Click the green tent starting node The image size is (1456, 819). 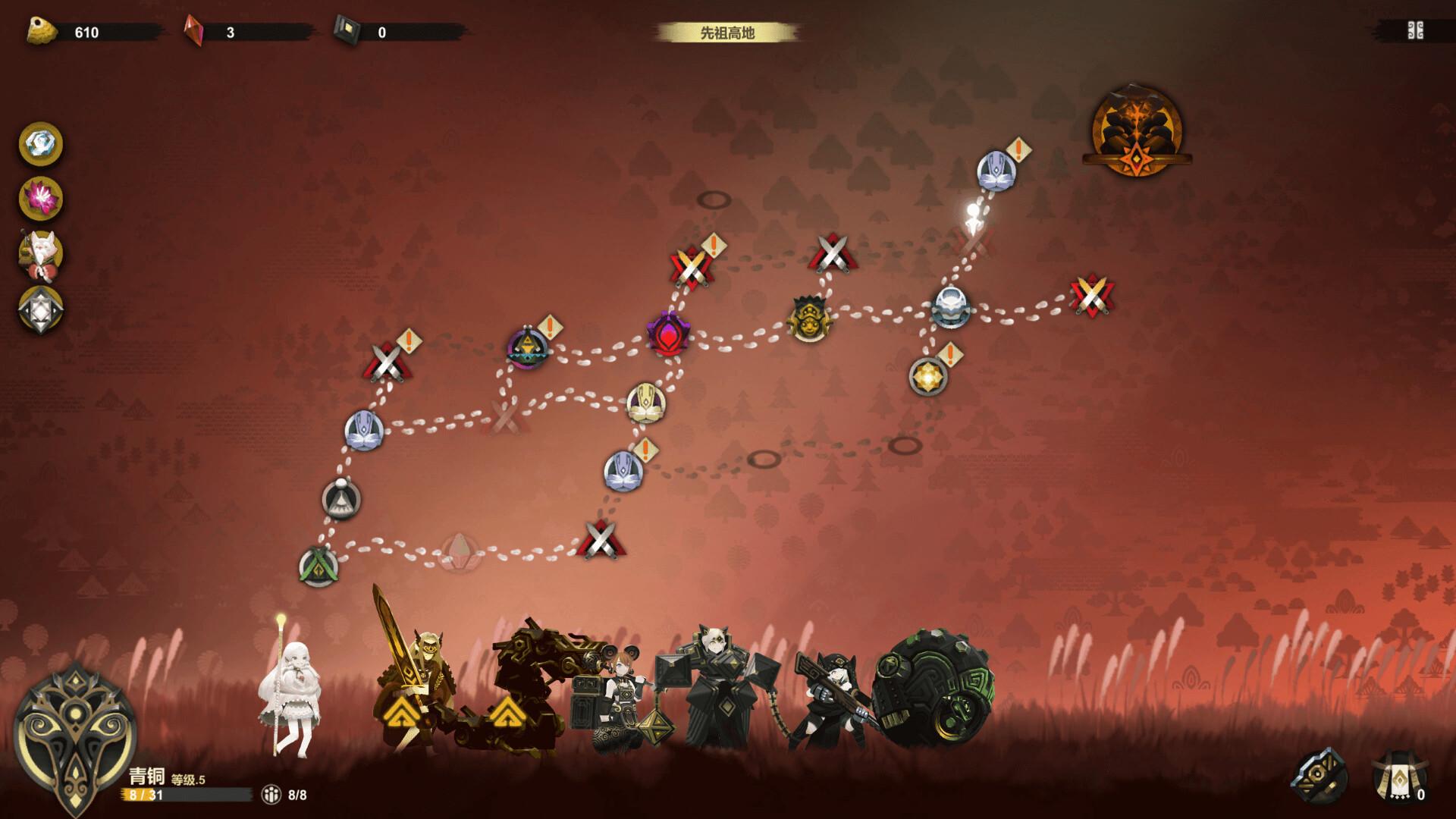click(x=318, y=566)
